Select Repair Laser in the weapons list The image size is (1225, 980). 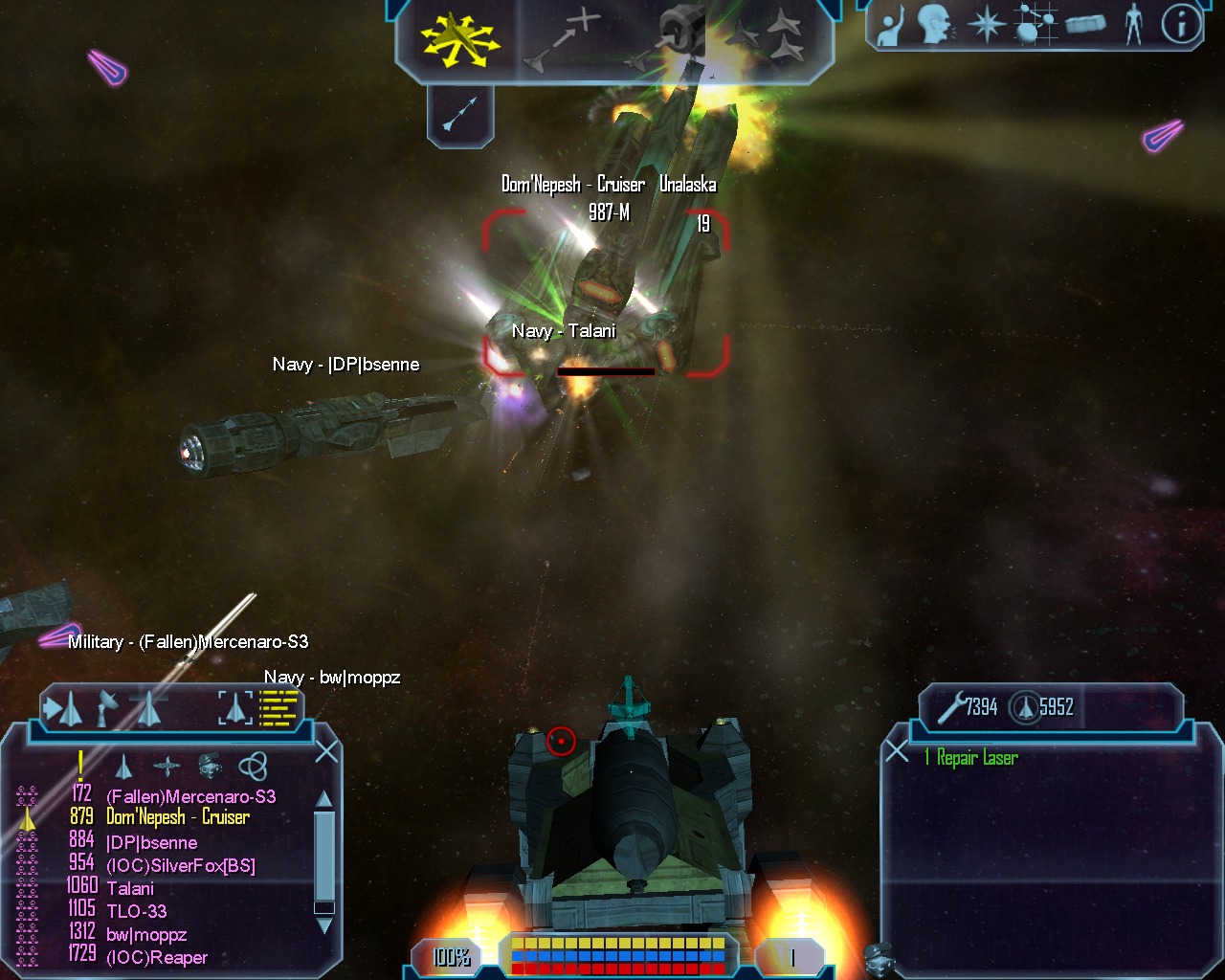tap(976, 759)
